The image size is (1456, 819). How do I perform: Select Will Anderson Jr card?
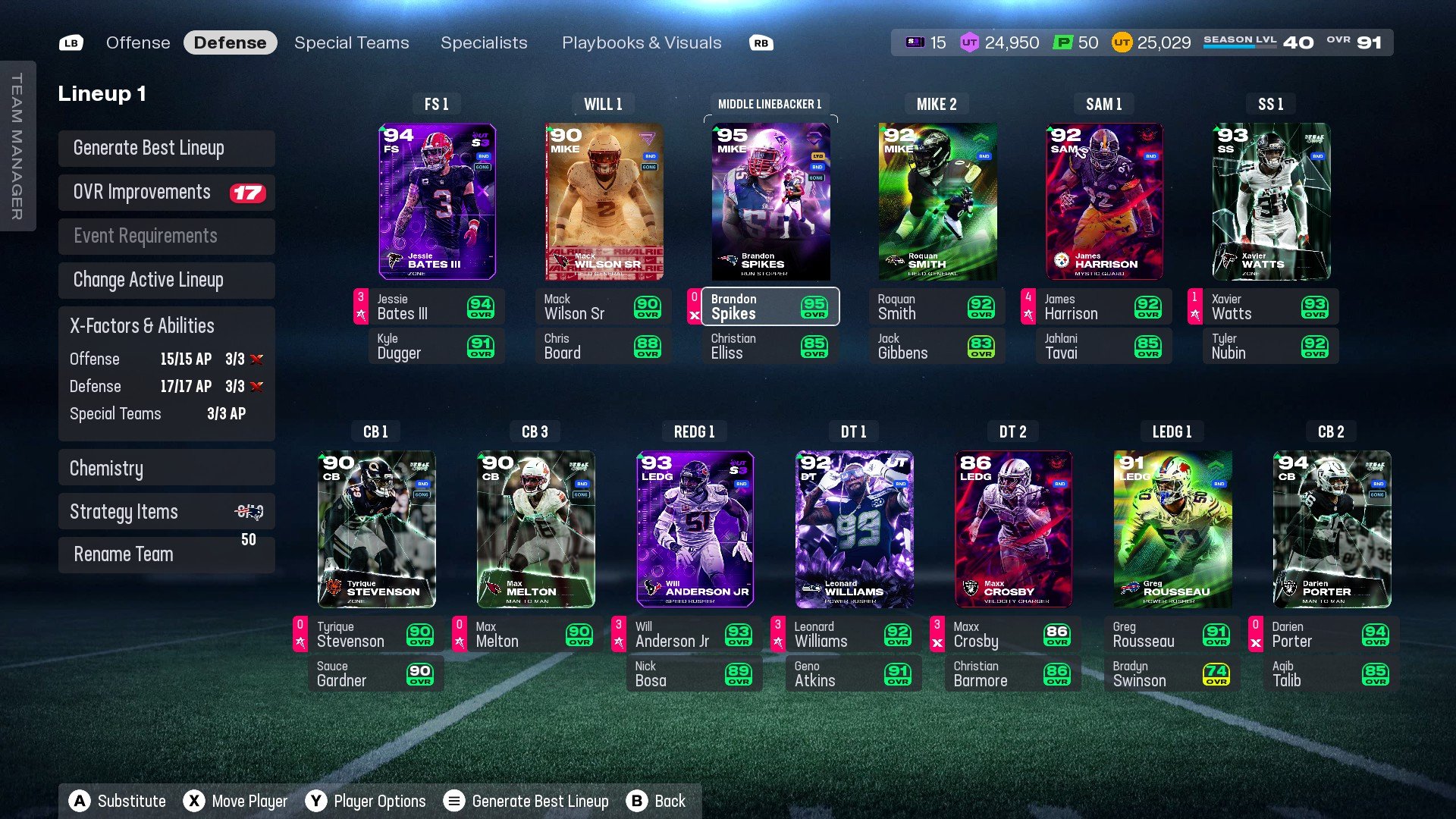(695, 529)
